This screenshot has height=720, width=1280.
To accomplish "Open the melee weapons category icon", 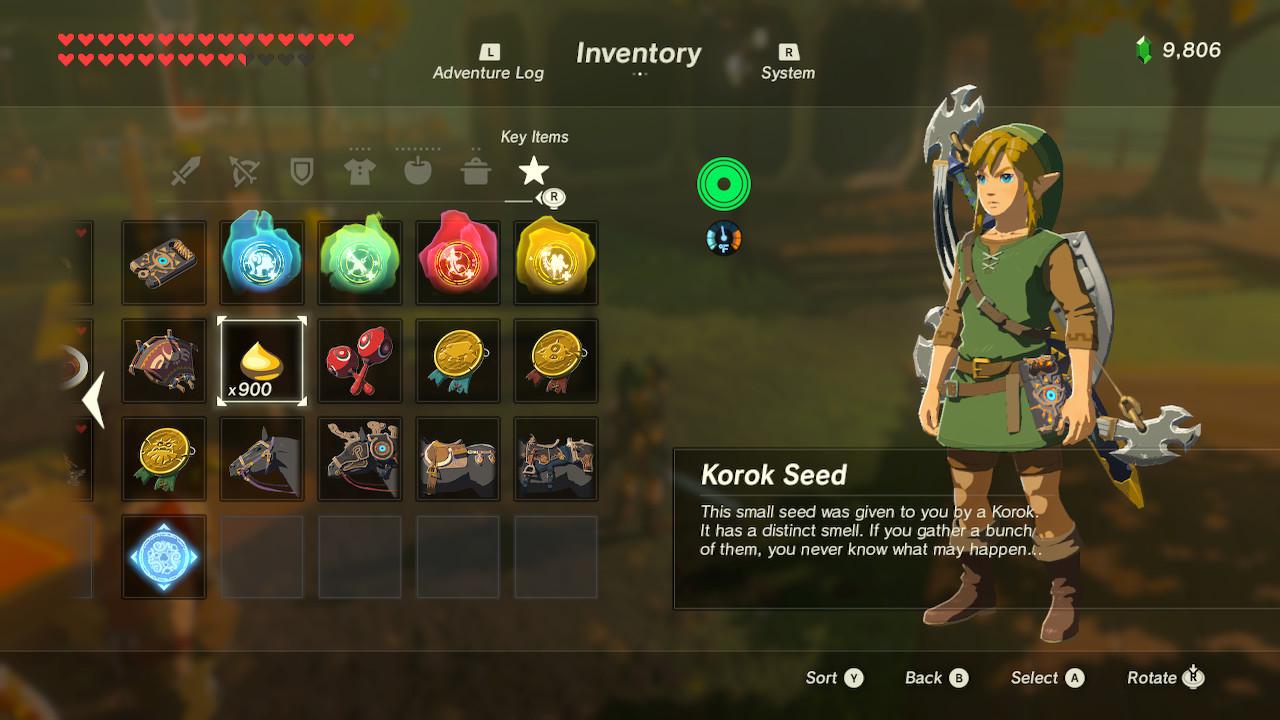I will 185,170.
